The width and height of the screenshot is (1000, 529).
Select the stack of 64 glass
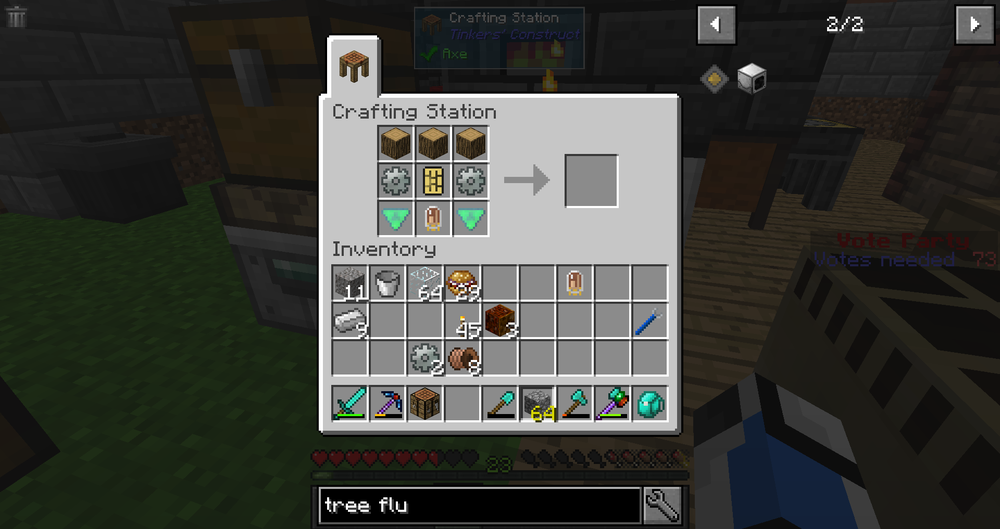(426, 284)
